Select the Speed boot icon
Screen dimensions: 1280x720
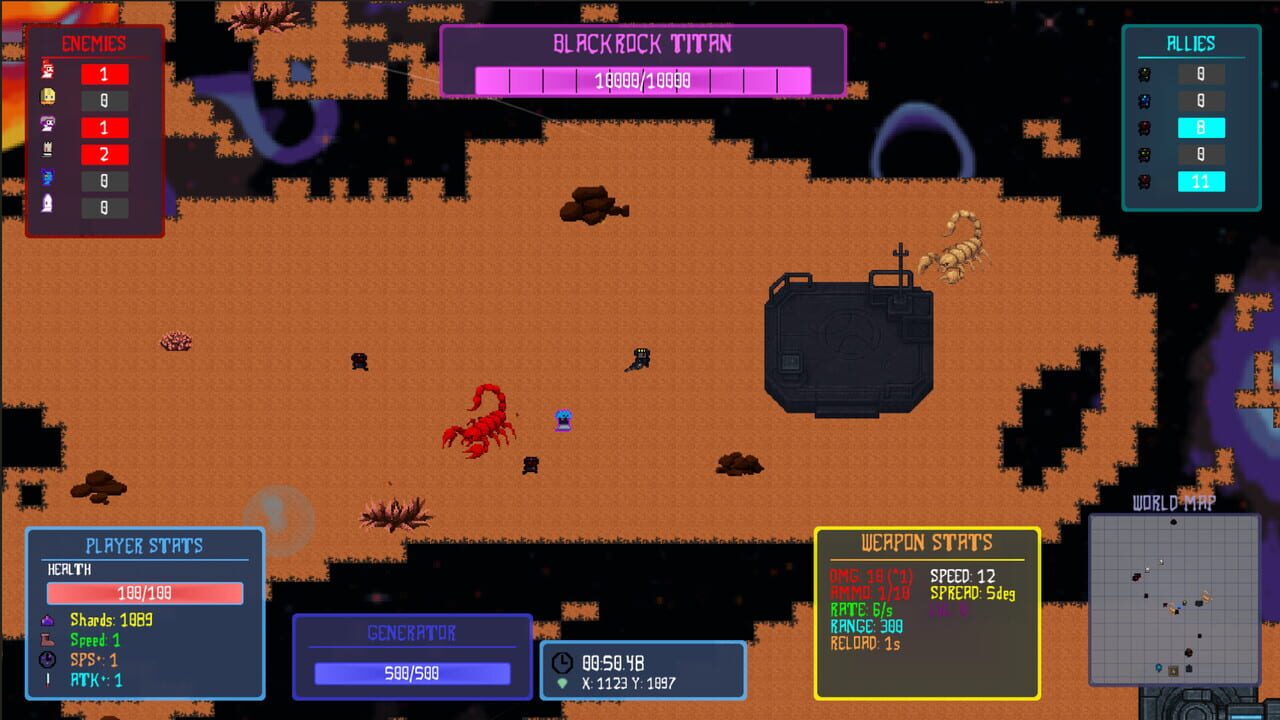click(48, 641)
